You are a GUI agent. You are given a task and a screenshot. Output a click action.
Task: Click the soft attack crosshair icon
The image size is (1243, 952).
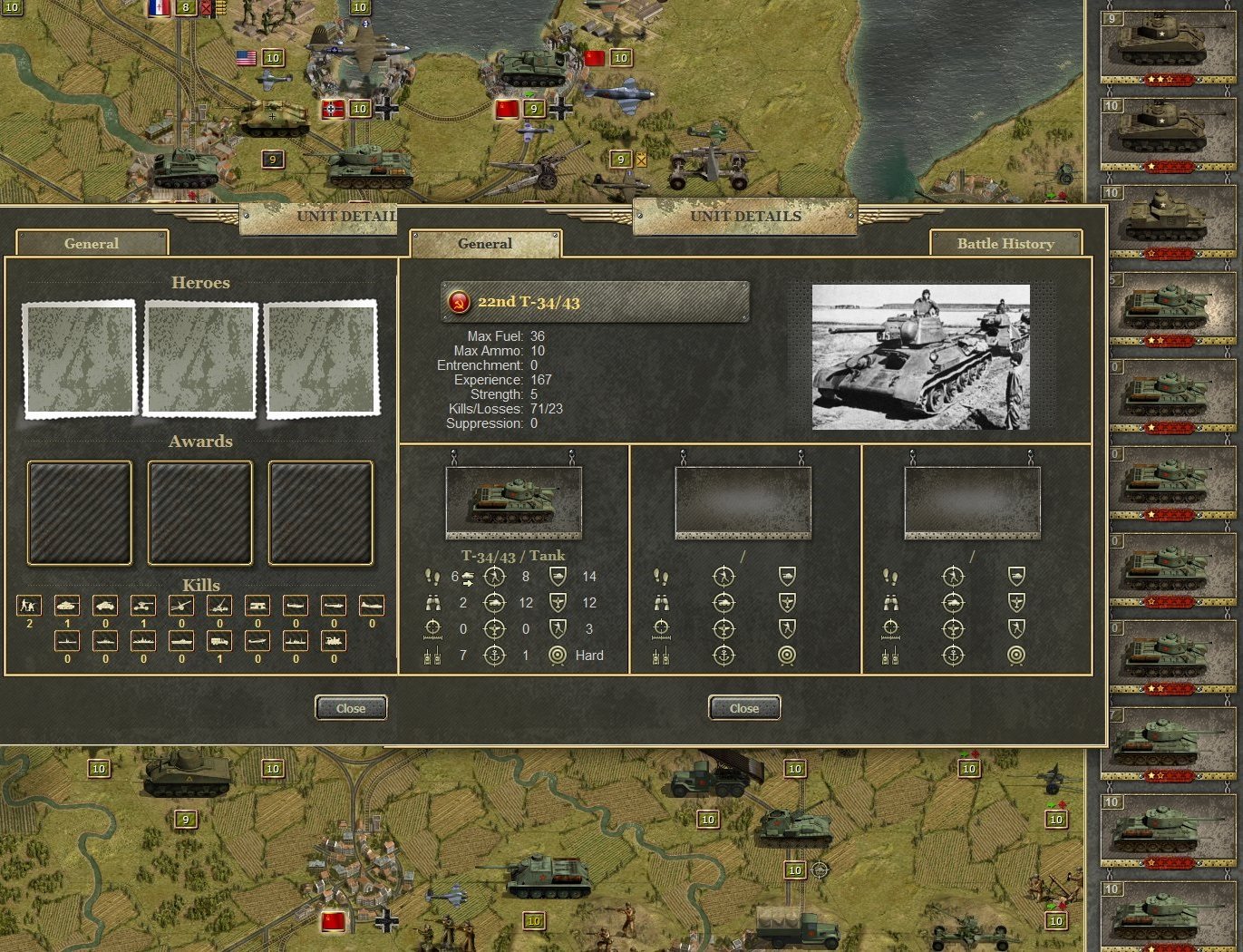tap(495, 577)
